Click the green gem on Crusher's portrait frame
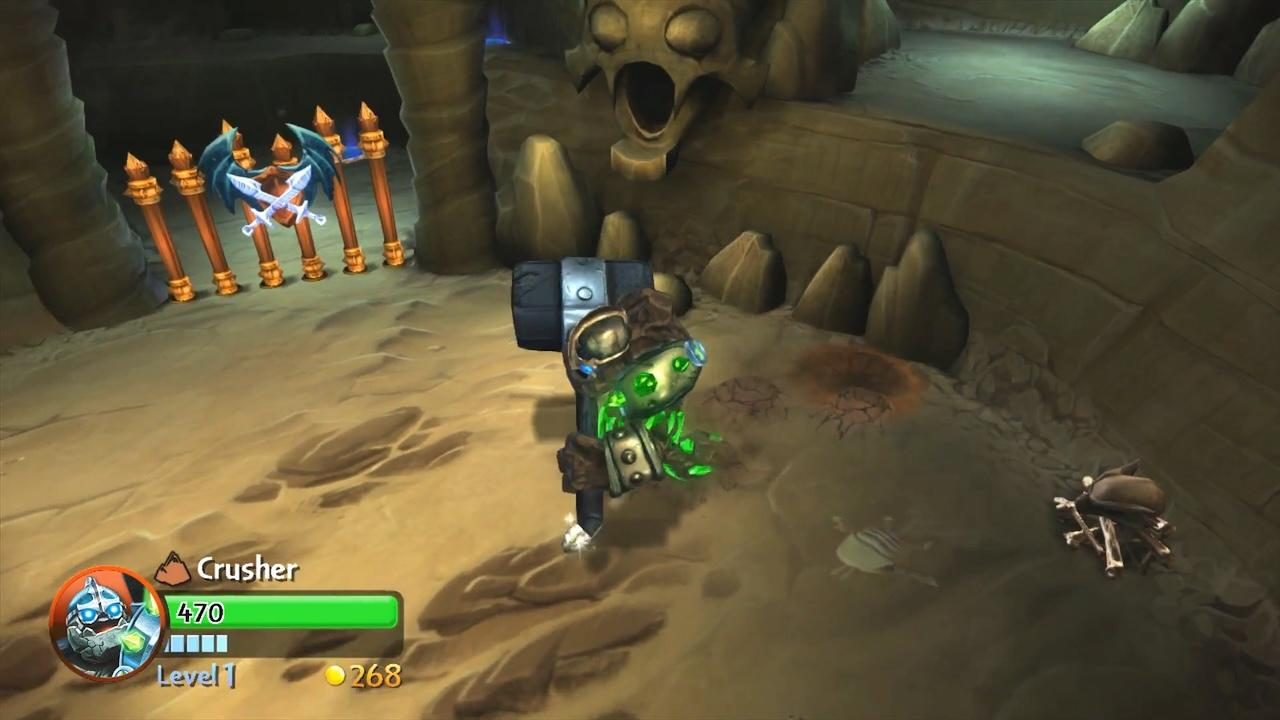This screenshot has height=720, width=1280. [x=134, y=642]
